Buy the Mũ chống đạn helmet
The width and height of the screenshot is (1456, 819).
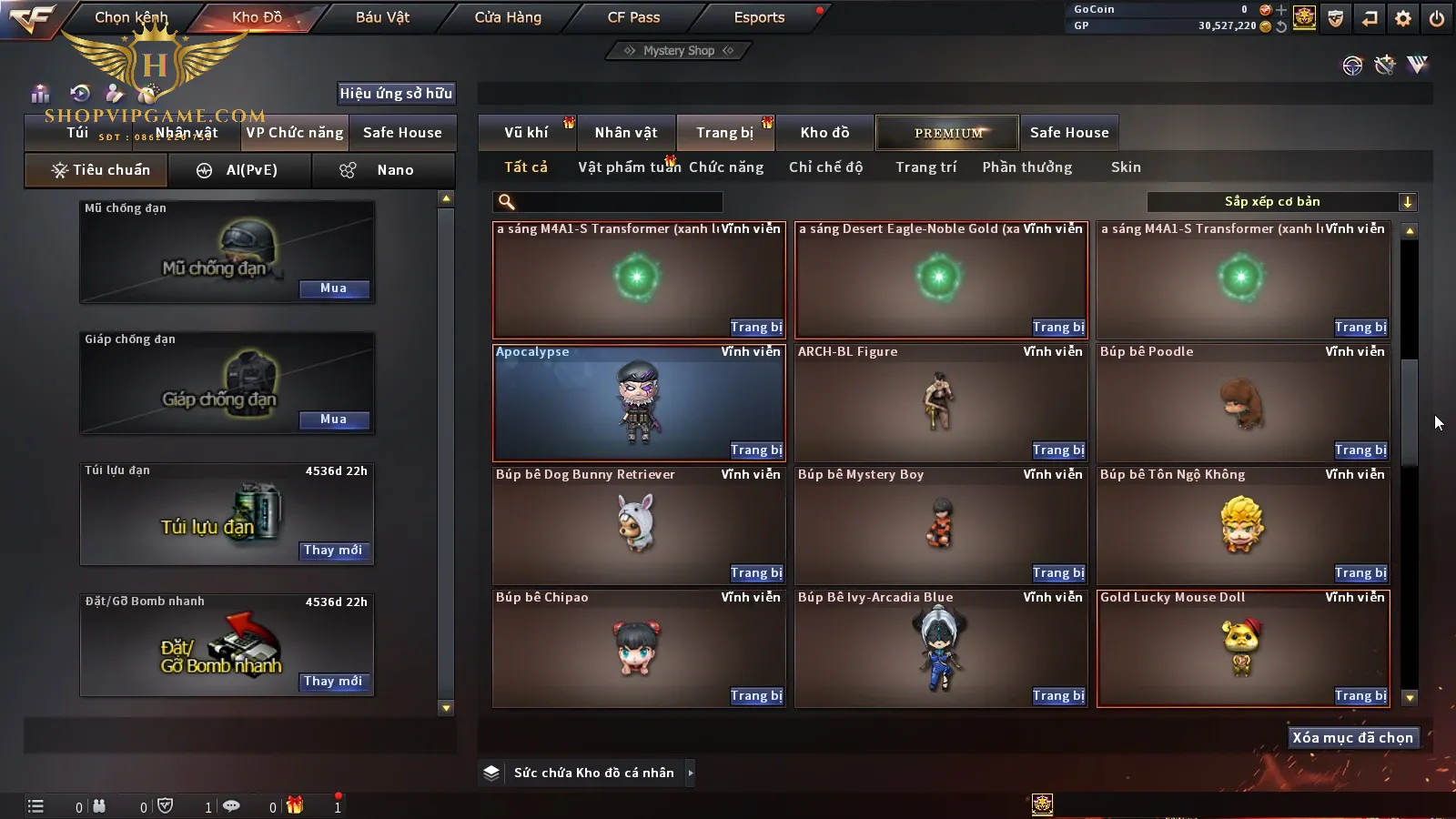coord(333,288)
